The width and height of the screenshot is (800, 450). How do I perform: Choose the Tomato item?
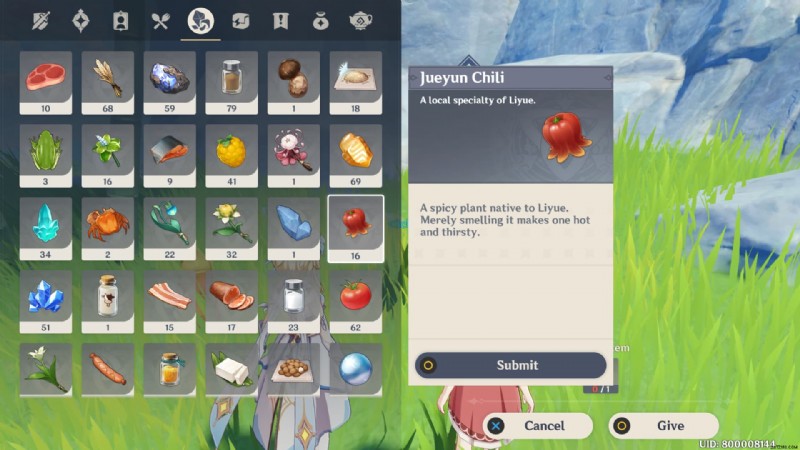pos(356,296)
